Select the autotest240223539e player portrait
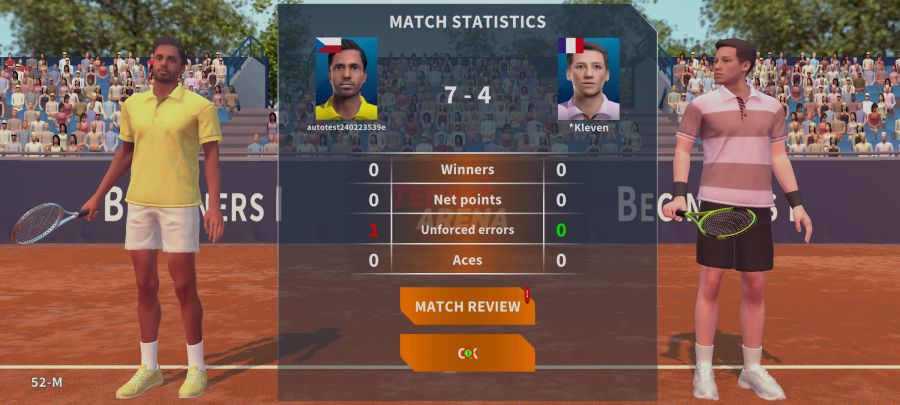Image resolution: width=900 pixels, height=405 pixels. click(346, 79)
